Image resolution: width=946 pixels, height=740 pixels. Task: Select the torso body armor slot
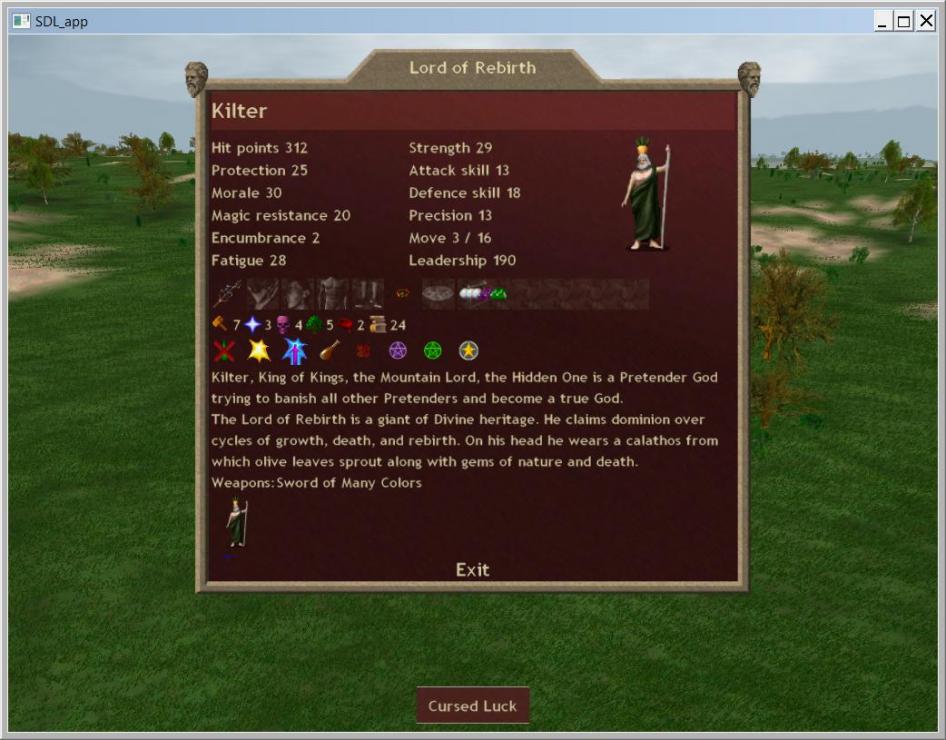[332, 294]
